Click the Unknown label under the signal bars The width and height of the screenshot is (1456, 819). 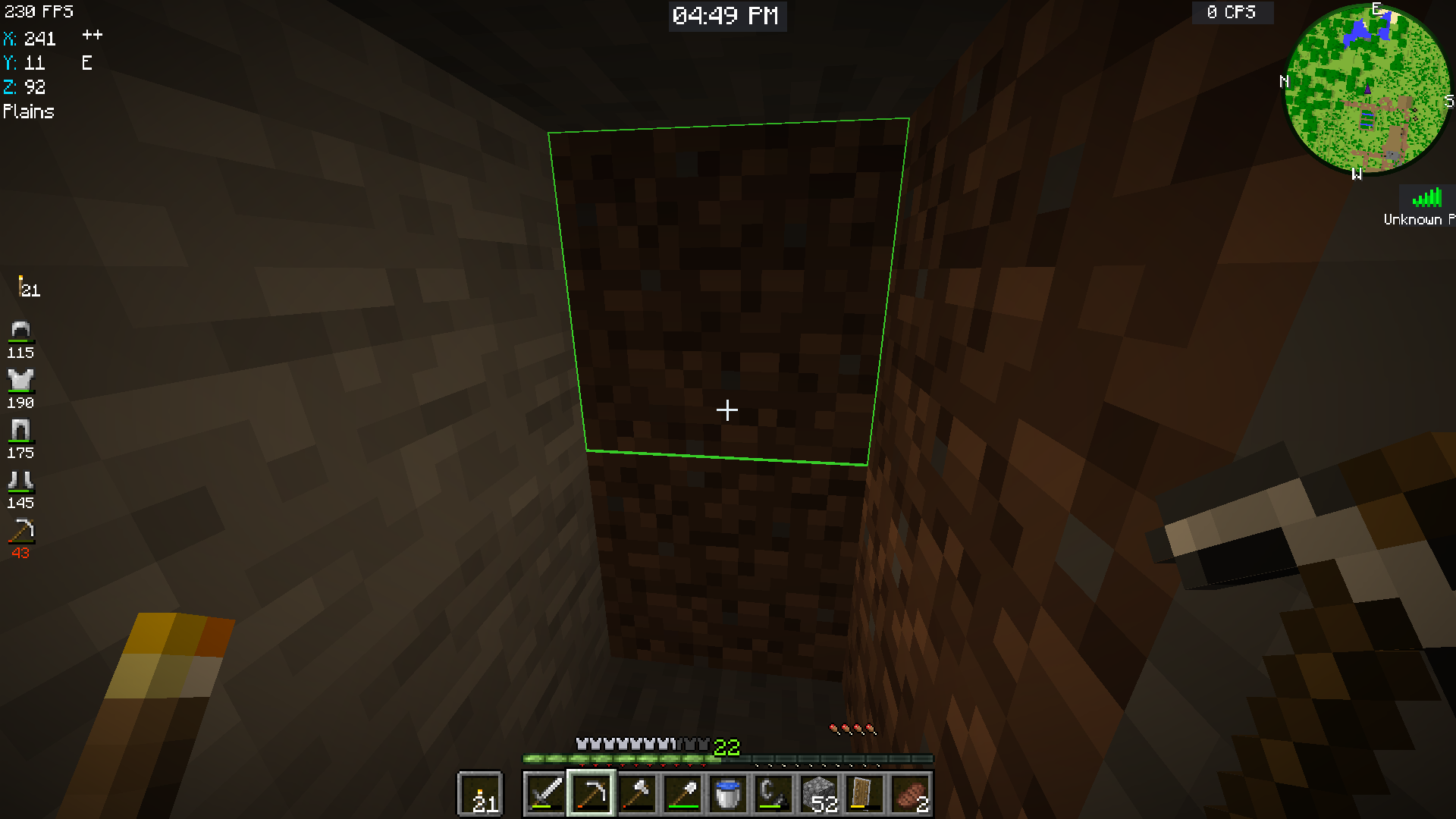point(1412,219)
